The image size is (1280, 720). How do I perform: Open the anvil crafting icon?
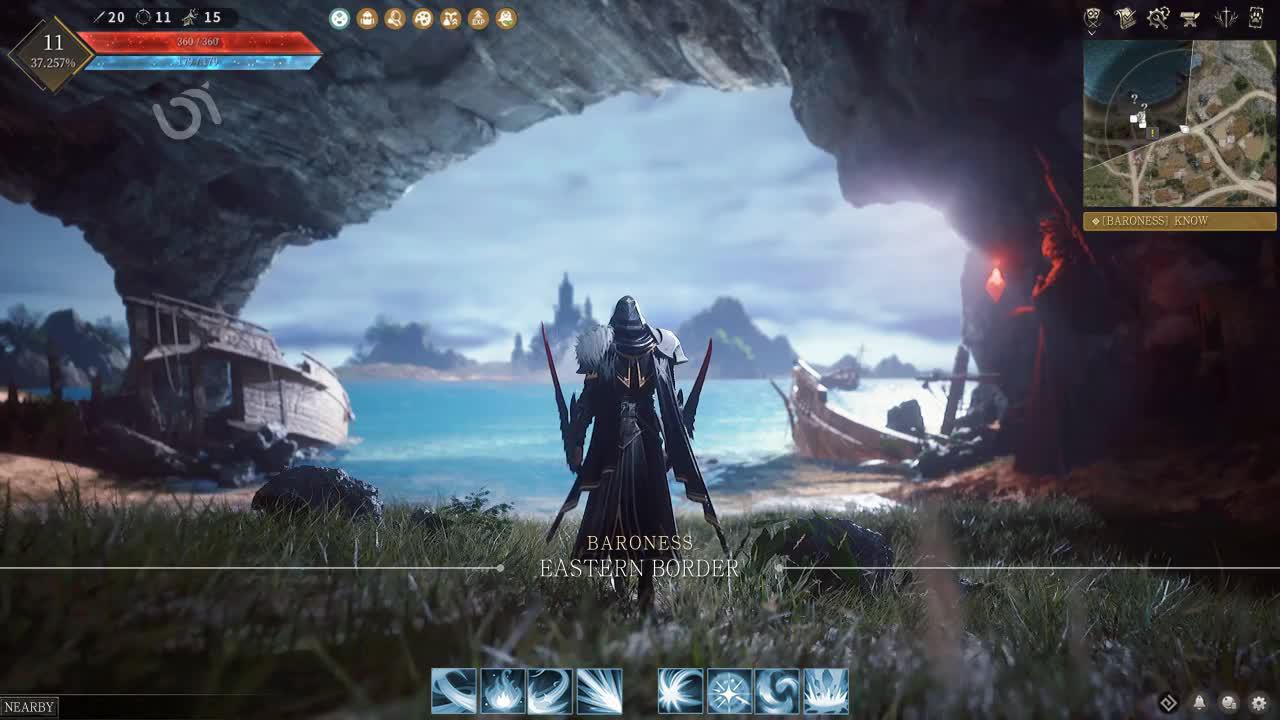point(1190,18)
